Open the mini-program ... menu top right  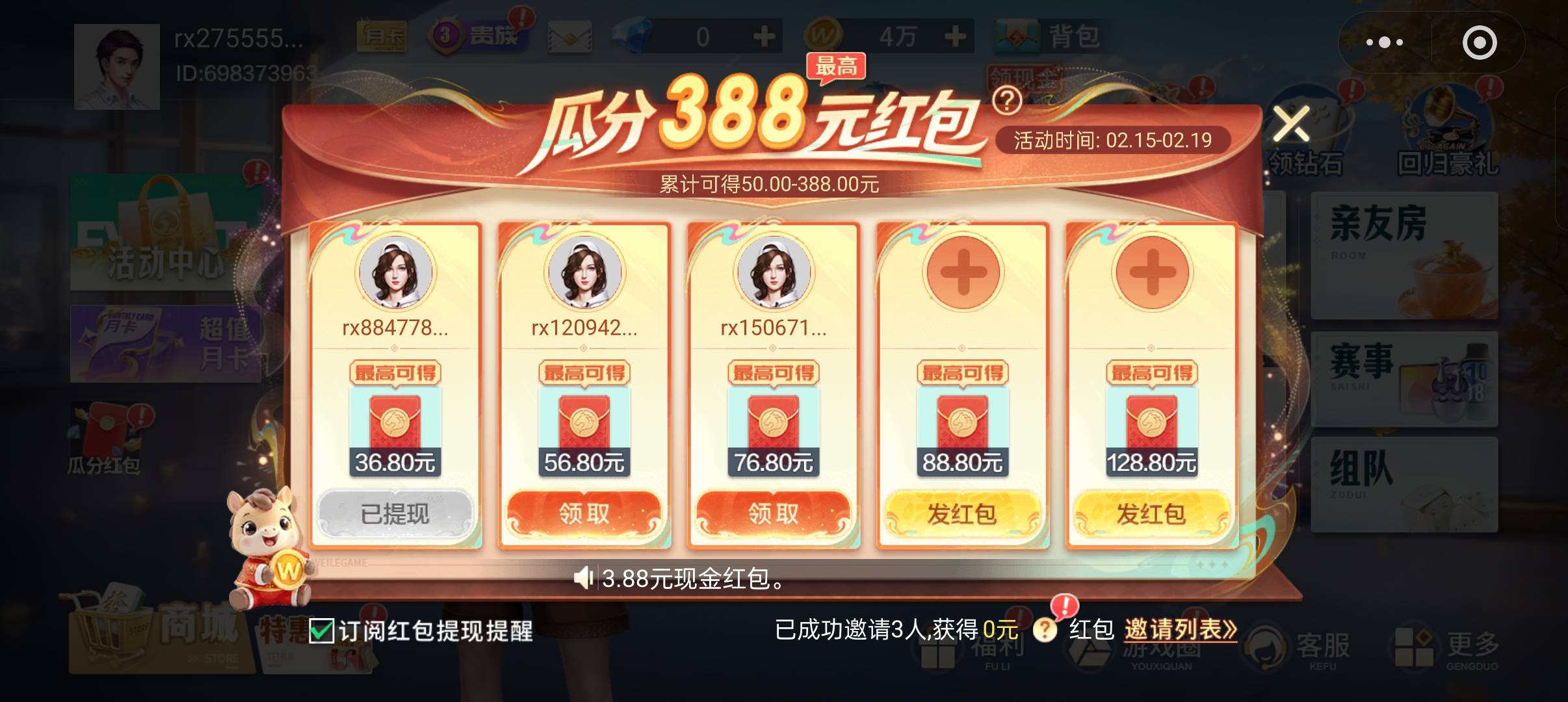tap(1384, 42)
